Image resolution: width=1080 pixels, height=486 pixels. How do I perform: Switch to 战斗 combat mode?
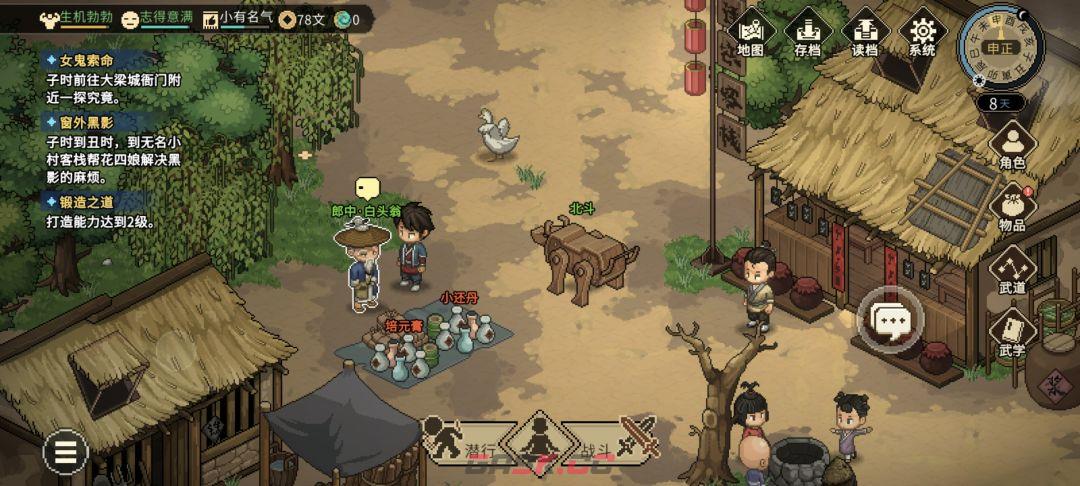[x=623, y=437]
